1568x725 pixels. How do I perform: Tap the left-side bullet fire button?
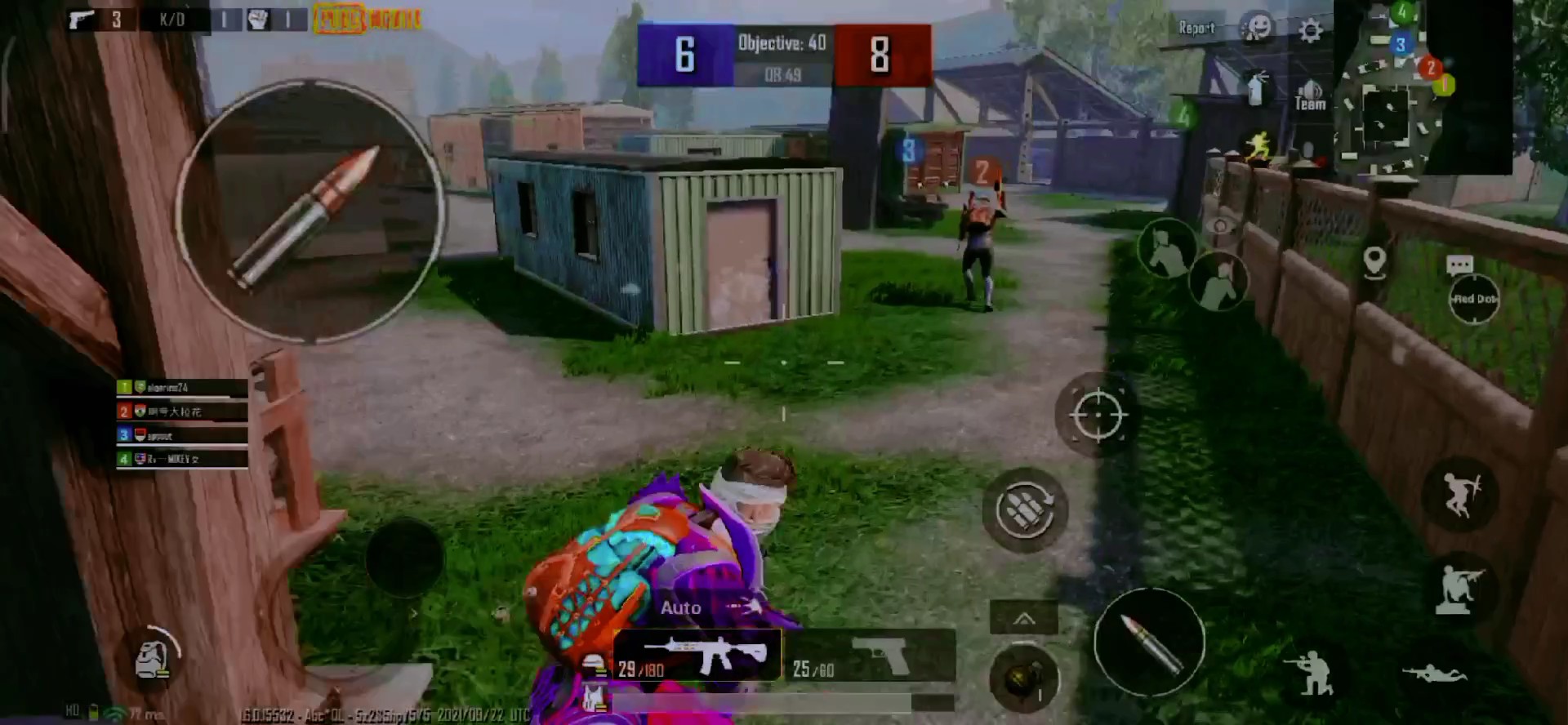click(310, 212)
